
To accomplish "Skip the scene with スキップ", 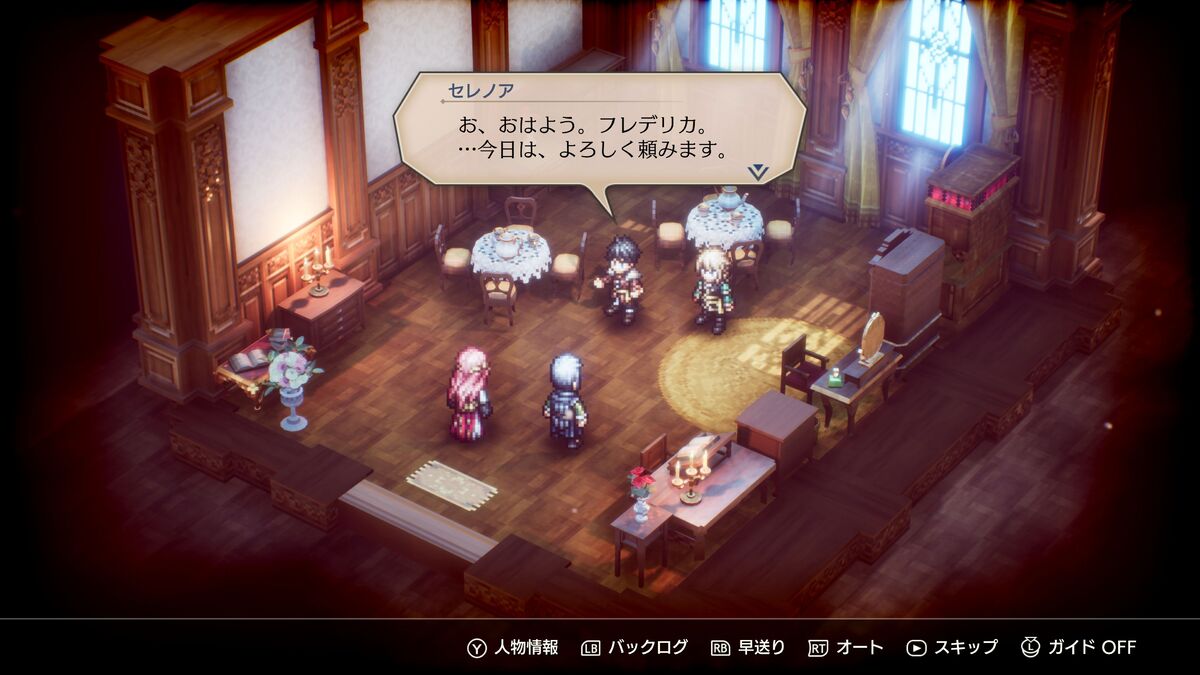I will (x=951, y=647).
